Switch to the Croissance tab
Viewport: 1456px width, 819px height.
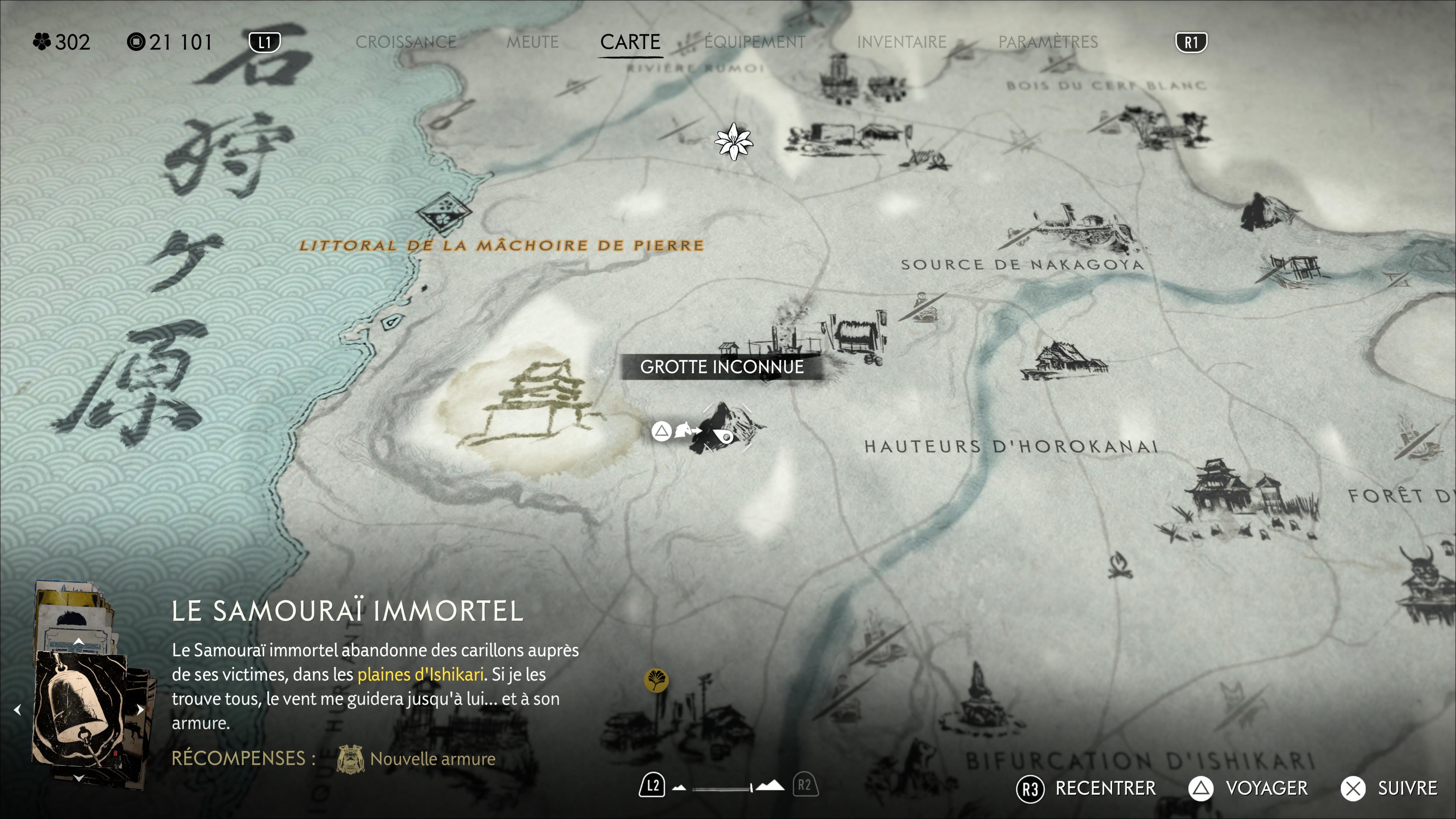(x=406, y=42)
